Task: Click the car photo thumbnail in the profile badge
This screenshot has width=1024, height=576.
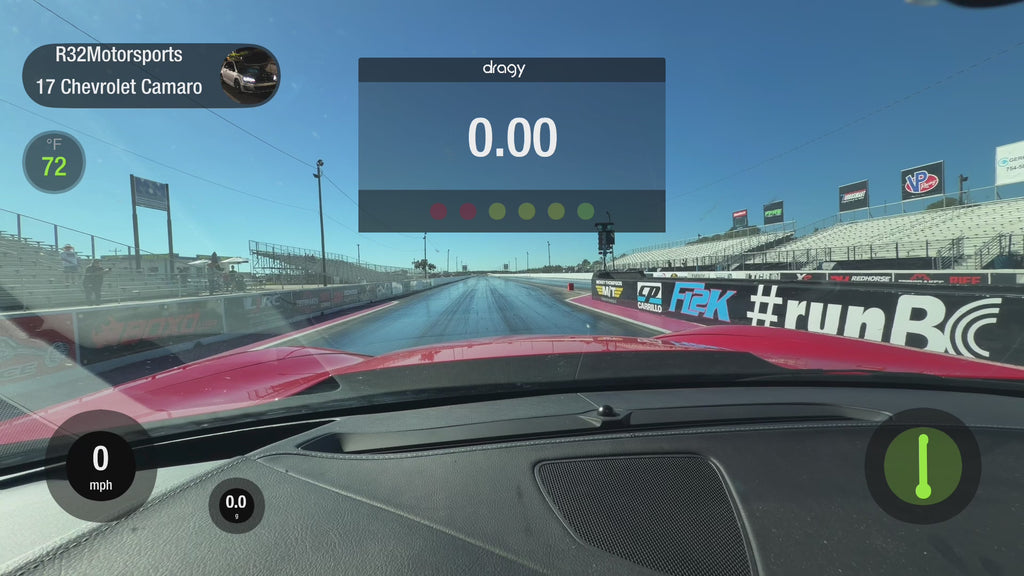Action: (249, 74)
